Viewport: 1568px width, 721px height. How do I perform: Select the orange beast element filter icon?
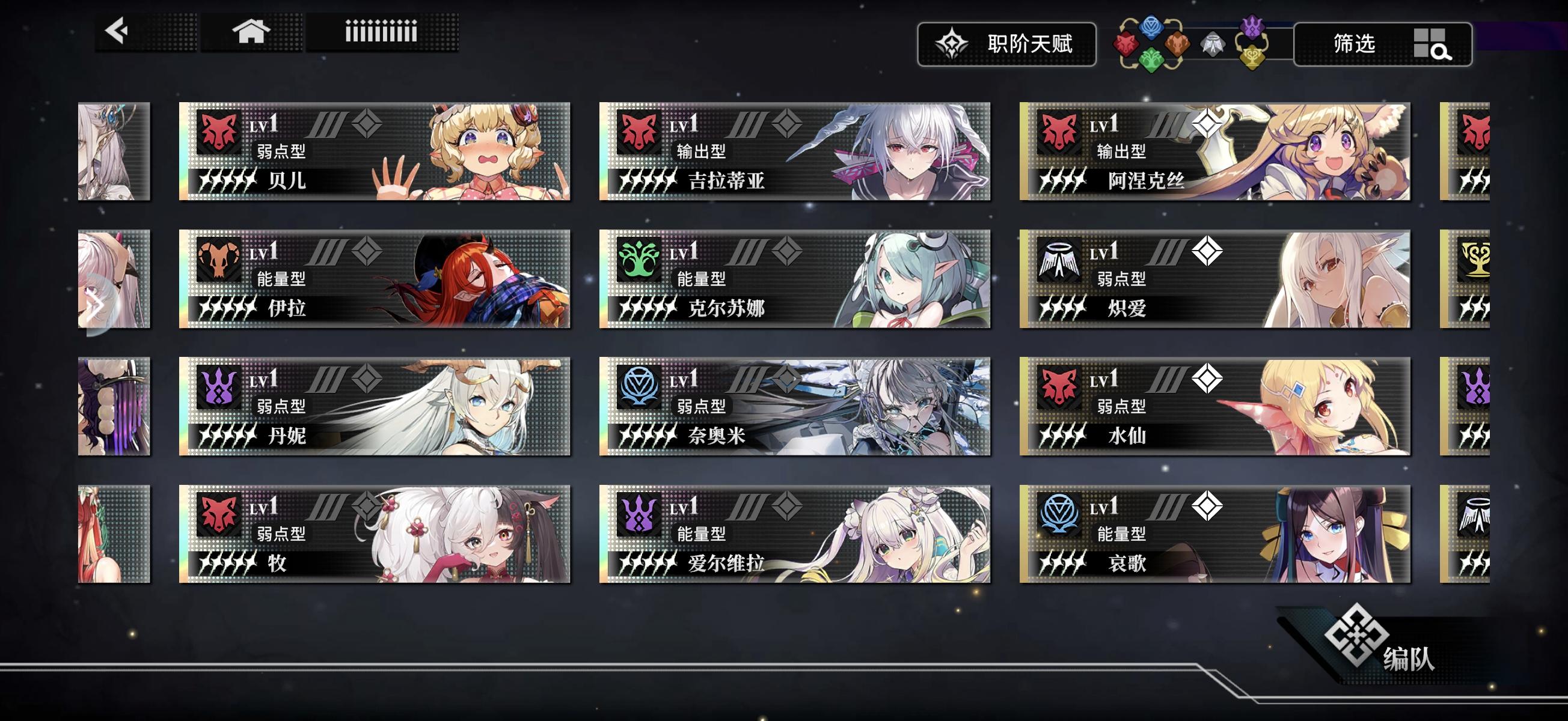[x=1177, y=44]
